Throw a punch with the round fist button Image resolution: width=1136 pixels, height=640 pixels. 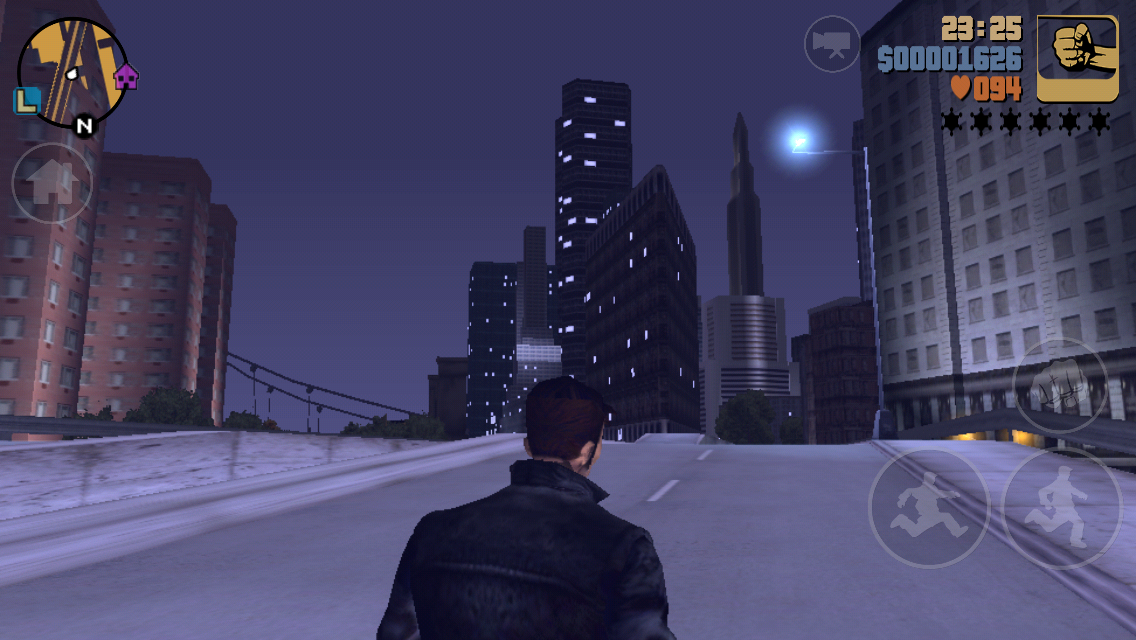pyautogui.click(x=1060, y=387)
